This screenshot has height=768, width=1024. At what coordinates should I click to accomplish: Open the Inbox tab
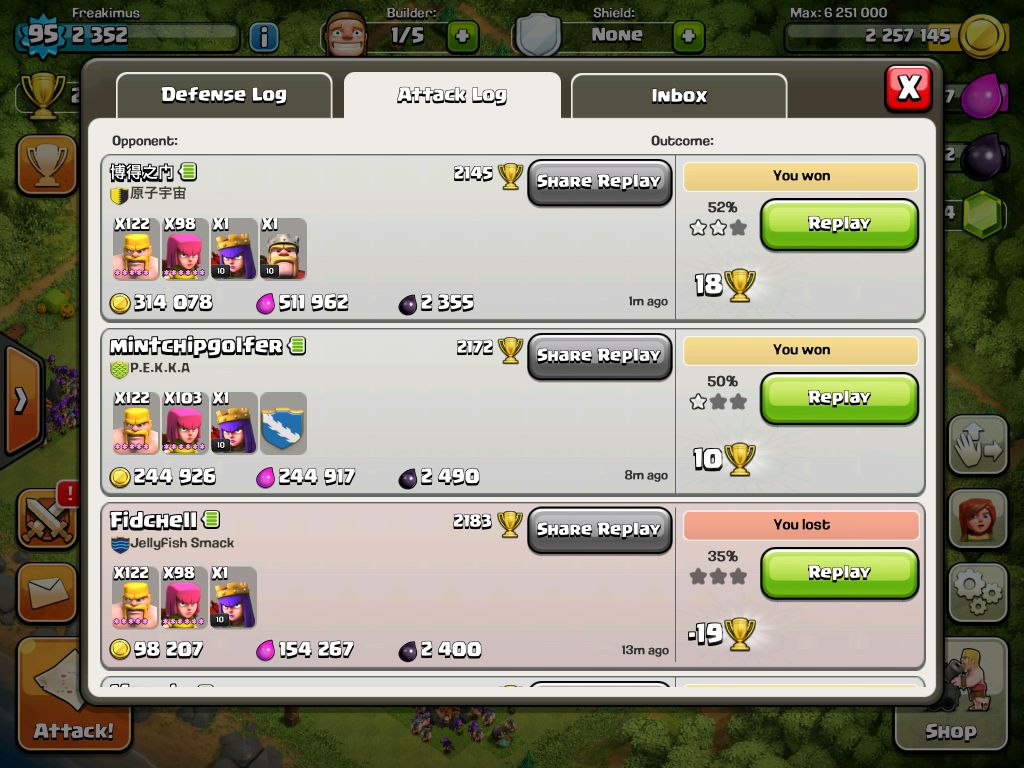tap(679, 96)
